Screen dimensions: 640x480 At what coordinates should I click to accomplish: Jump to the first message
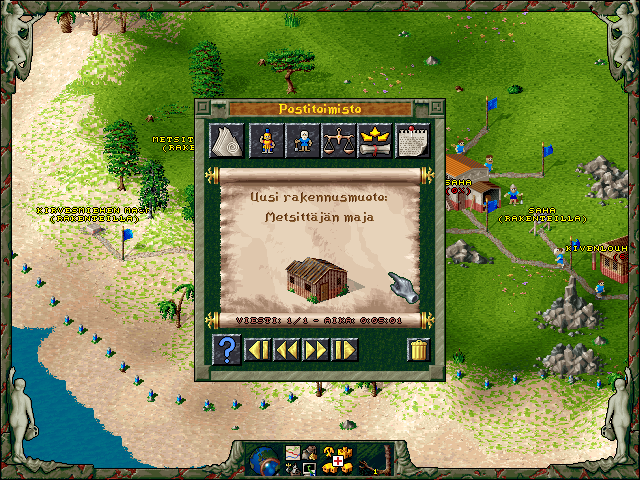258,350
